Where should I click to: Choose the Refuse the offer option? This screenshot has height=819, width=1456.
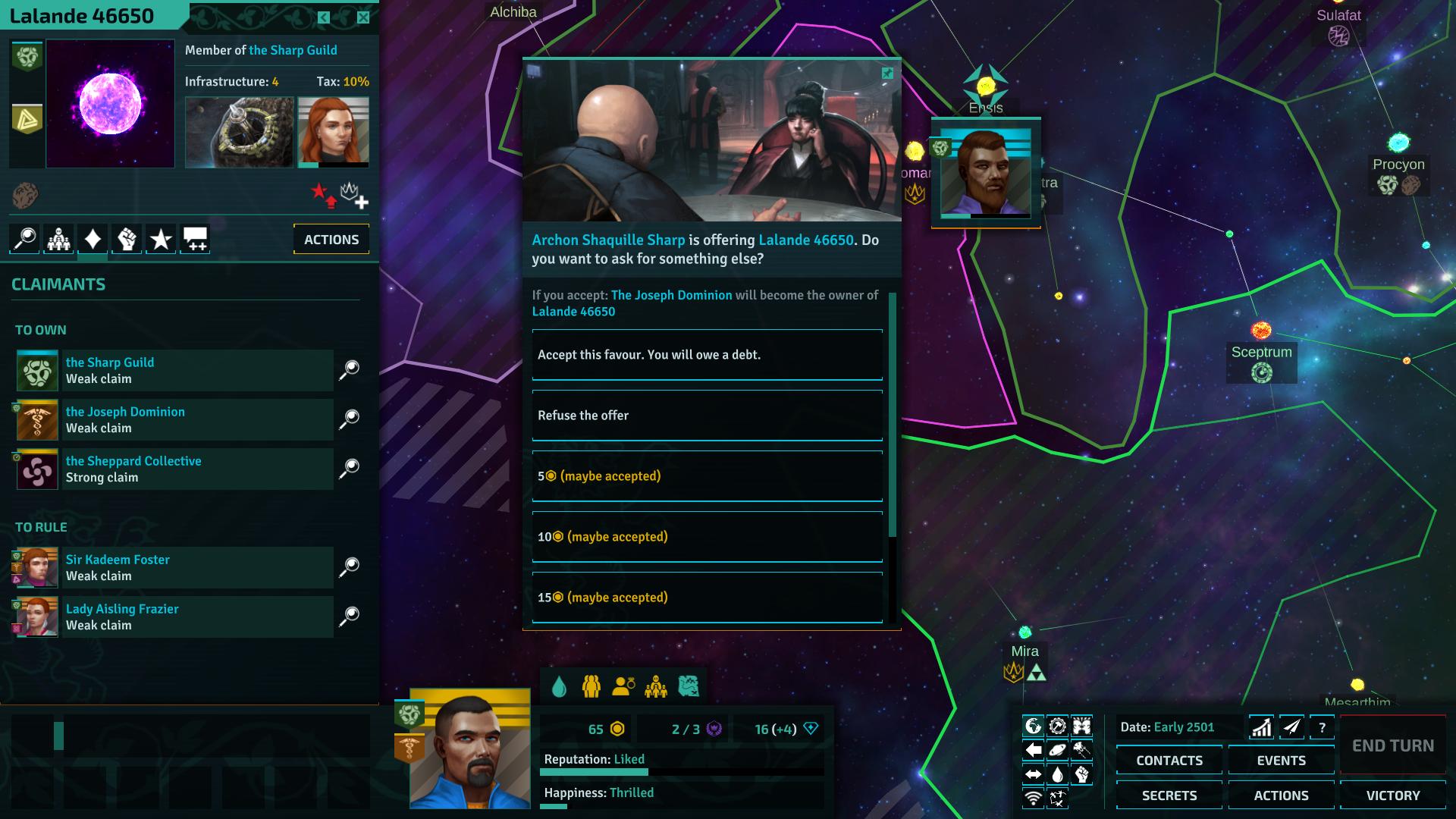click(x=707, y=416)
